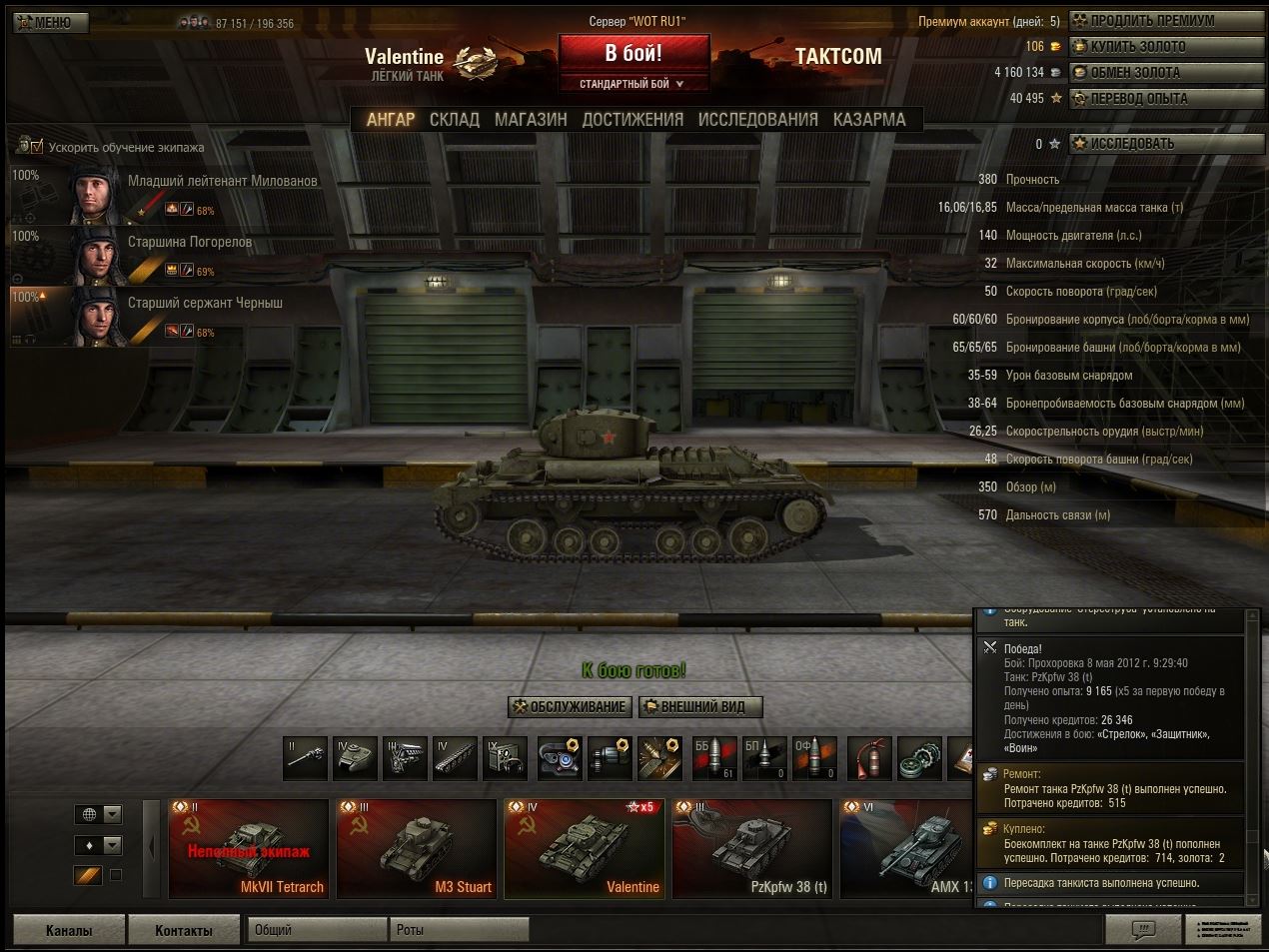Open the ОБСЛУЖИВАНИЕ service button
Viewport: 1269px width, 952px height.
coord(569,707)
